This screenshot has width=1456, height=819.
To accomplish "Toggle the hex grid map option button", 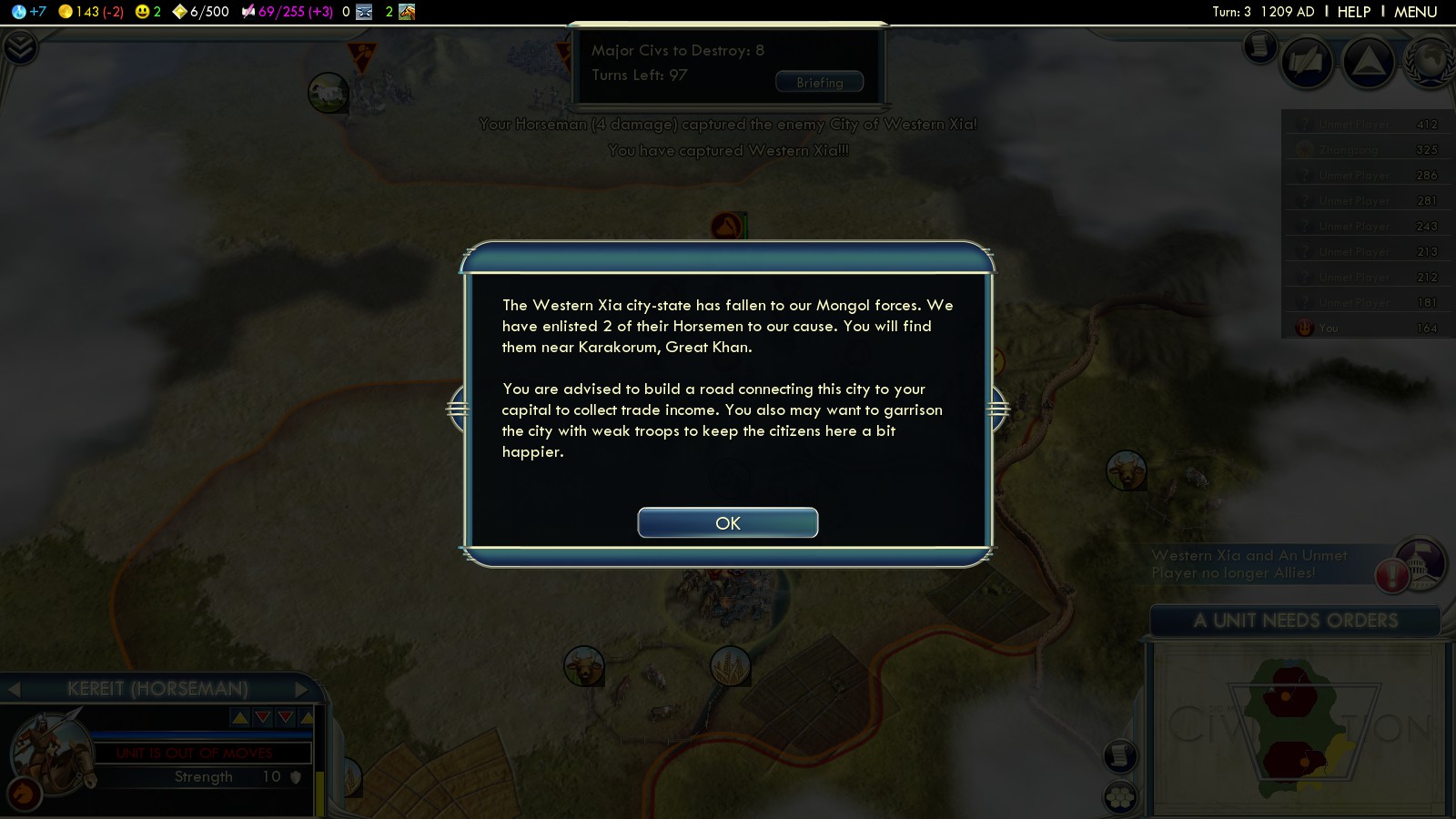I will pyautogui.click(x=1120, y=797).
